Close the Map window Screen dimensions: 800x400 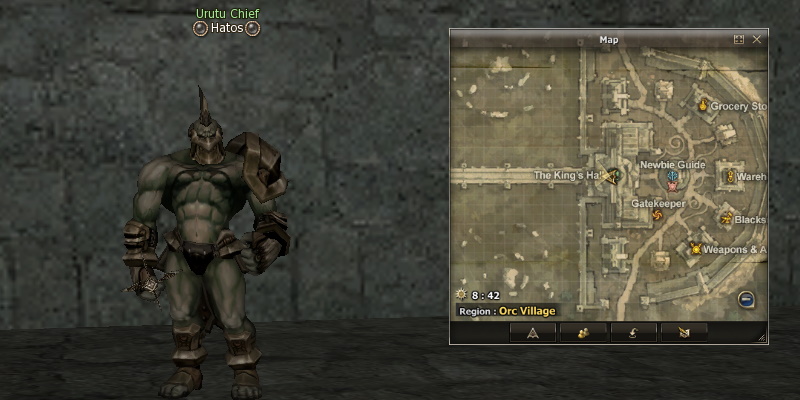click(x=757, y=40)
